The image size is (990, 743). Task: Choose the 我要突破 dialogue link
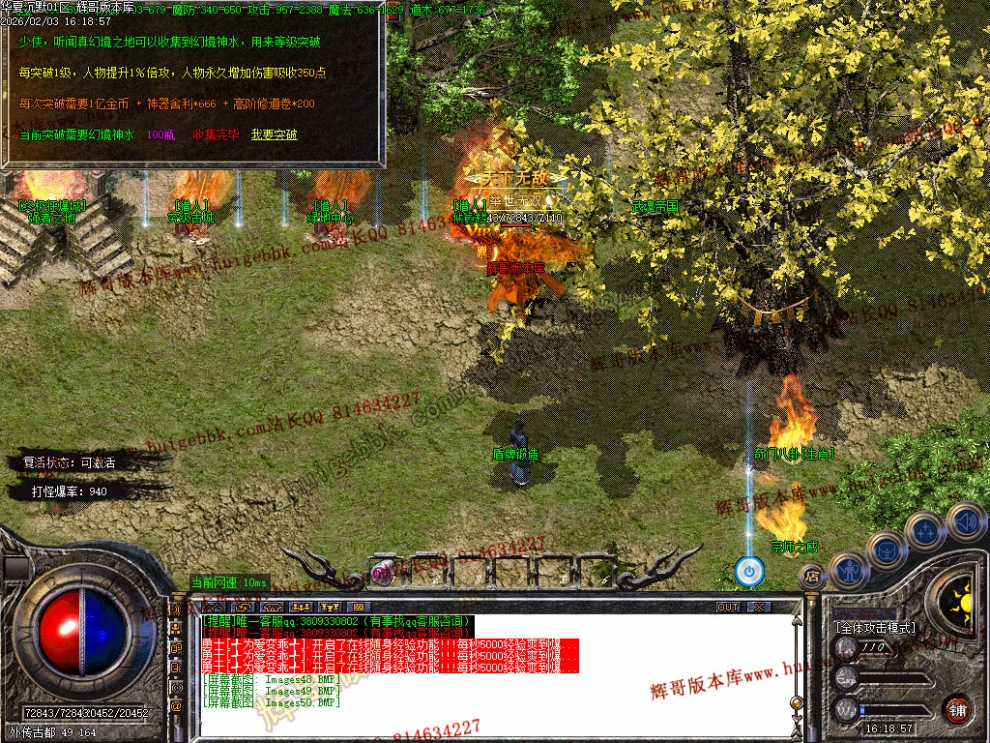coord(274,134)
